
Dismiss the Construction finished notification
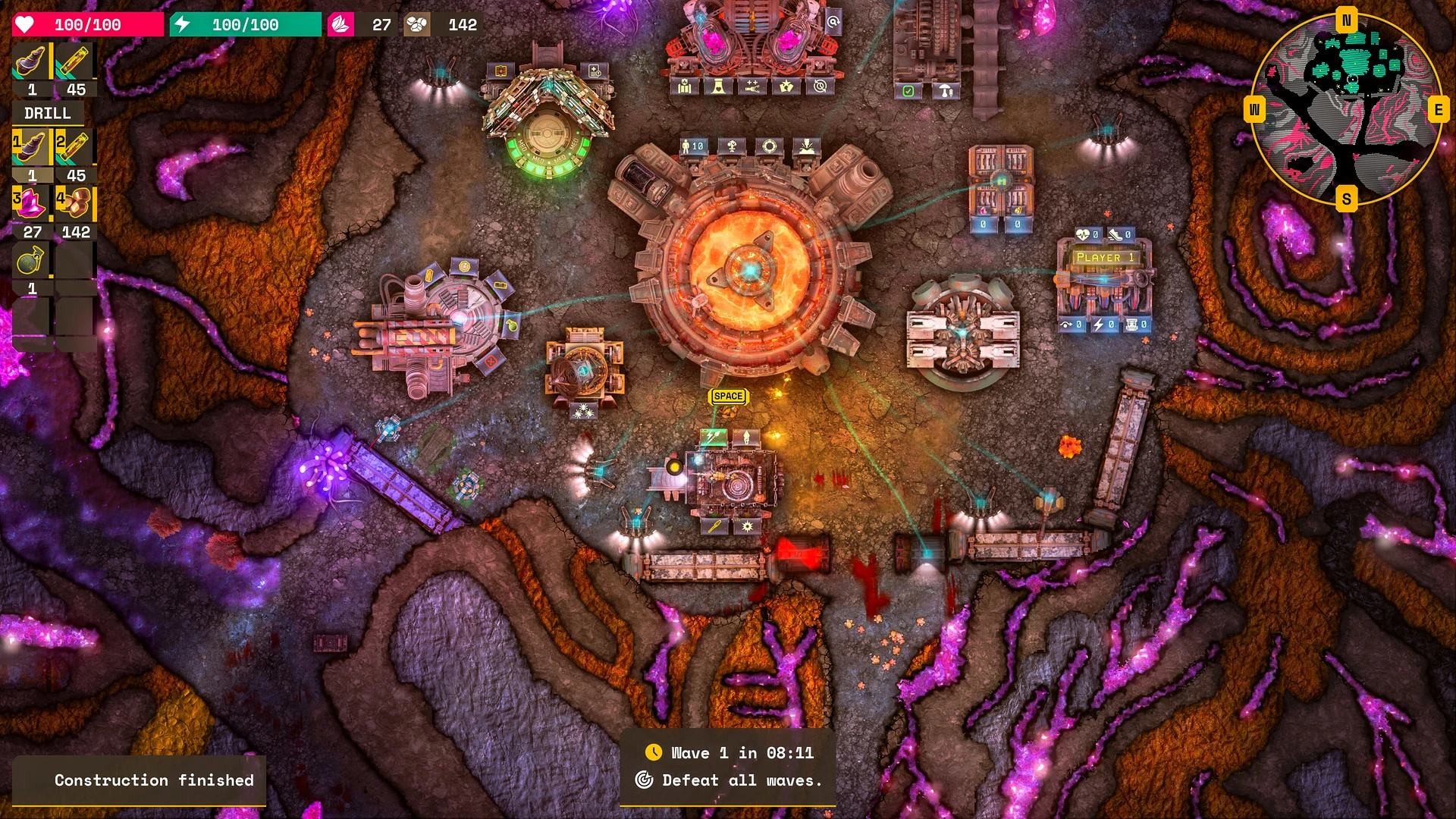tap(153, 780)
